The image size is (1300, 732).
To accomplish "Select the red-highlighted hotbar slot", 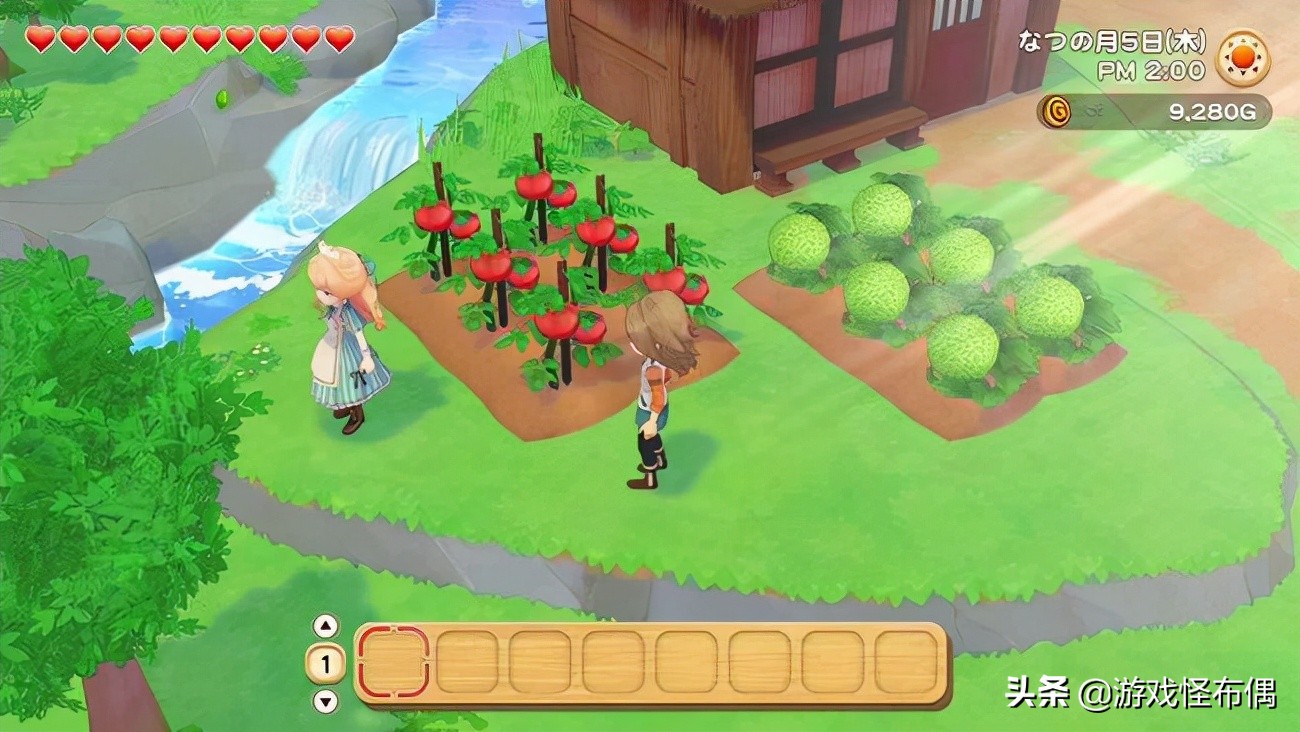I will (393, 662).
